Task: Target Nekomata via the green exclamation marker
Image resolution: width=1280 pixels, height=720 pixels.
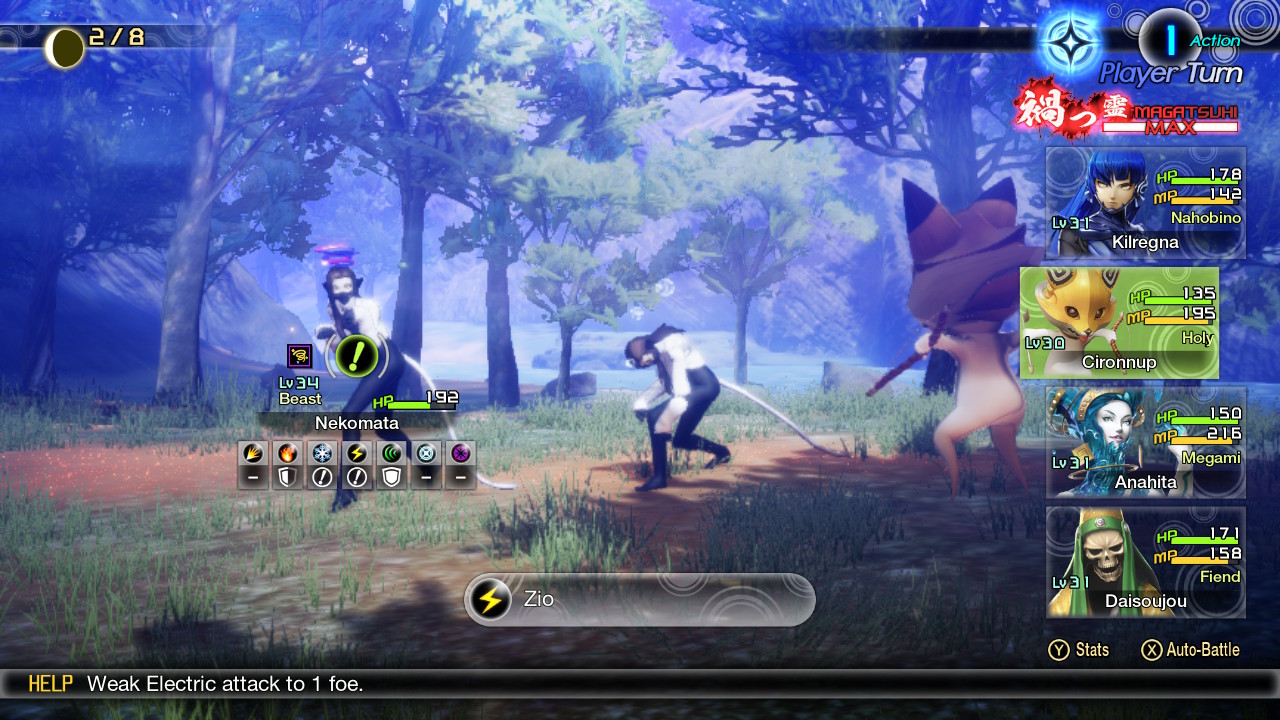Action: (356, 354)
